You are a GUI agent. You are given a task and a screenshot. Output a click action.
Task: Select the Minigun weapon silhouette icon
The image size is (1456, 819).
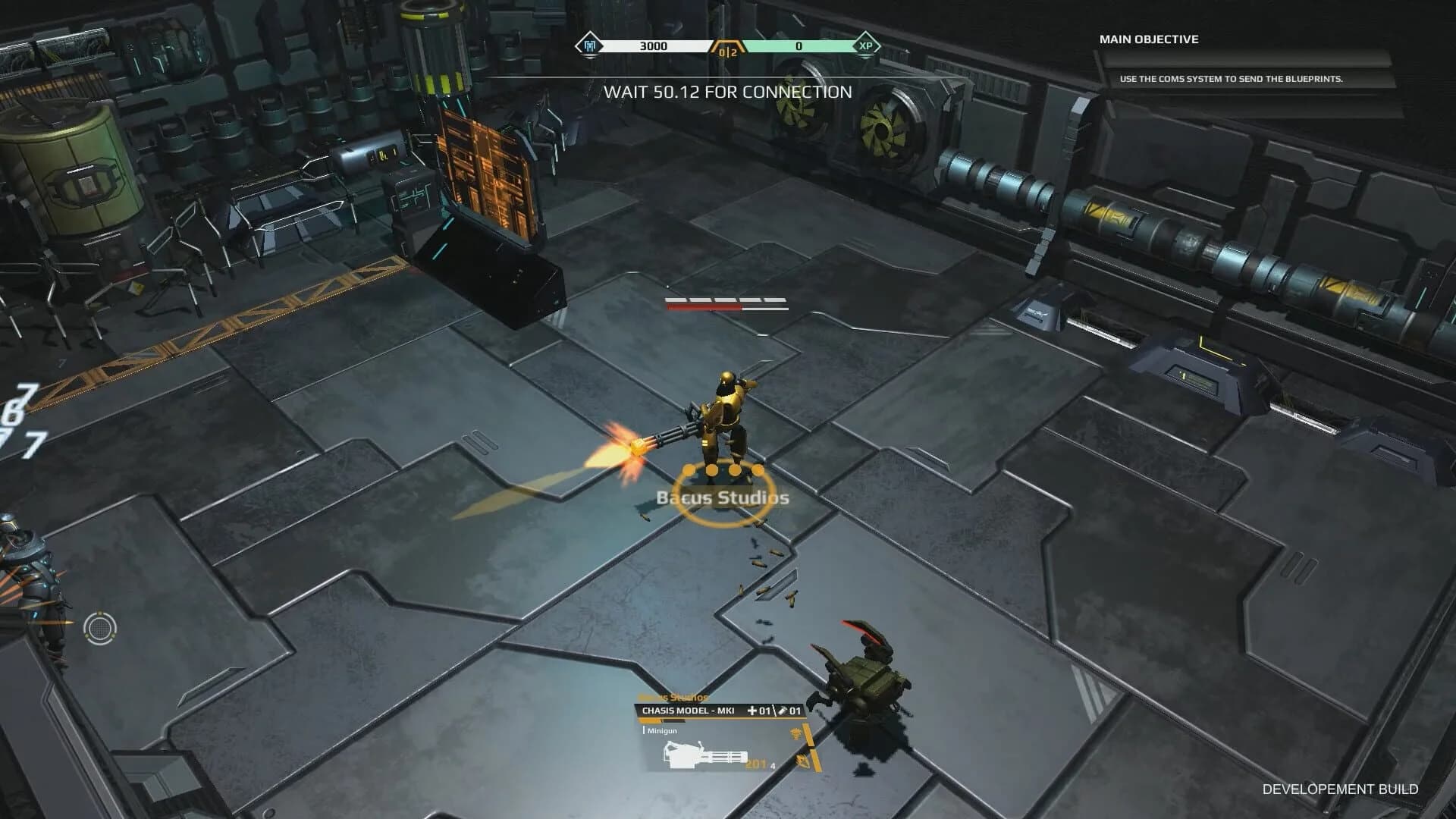[704, 755]
